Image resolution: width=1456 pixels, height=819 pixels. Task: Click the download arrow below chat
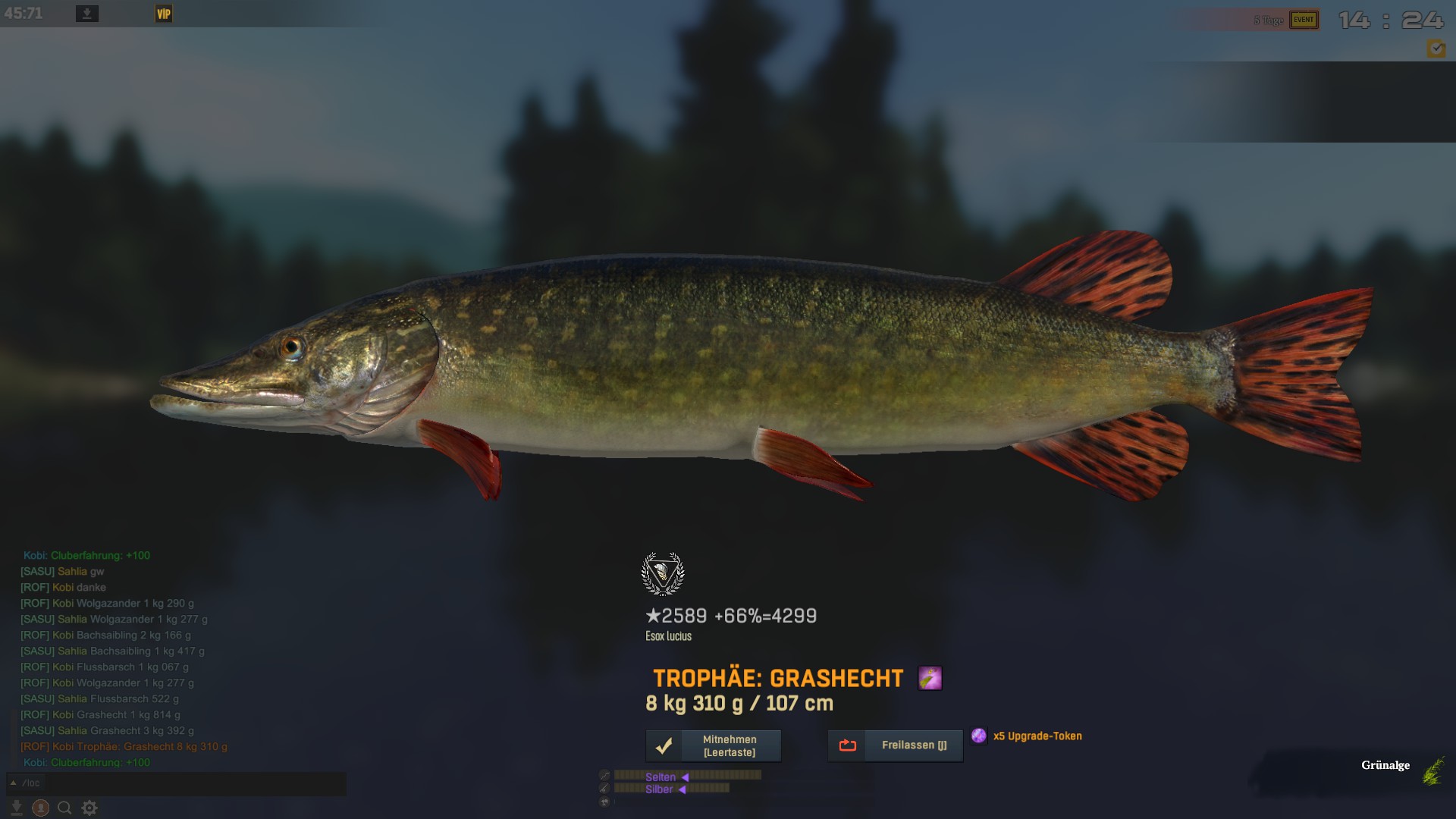pos(17,808)
